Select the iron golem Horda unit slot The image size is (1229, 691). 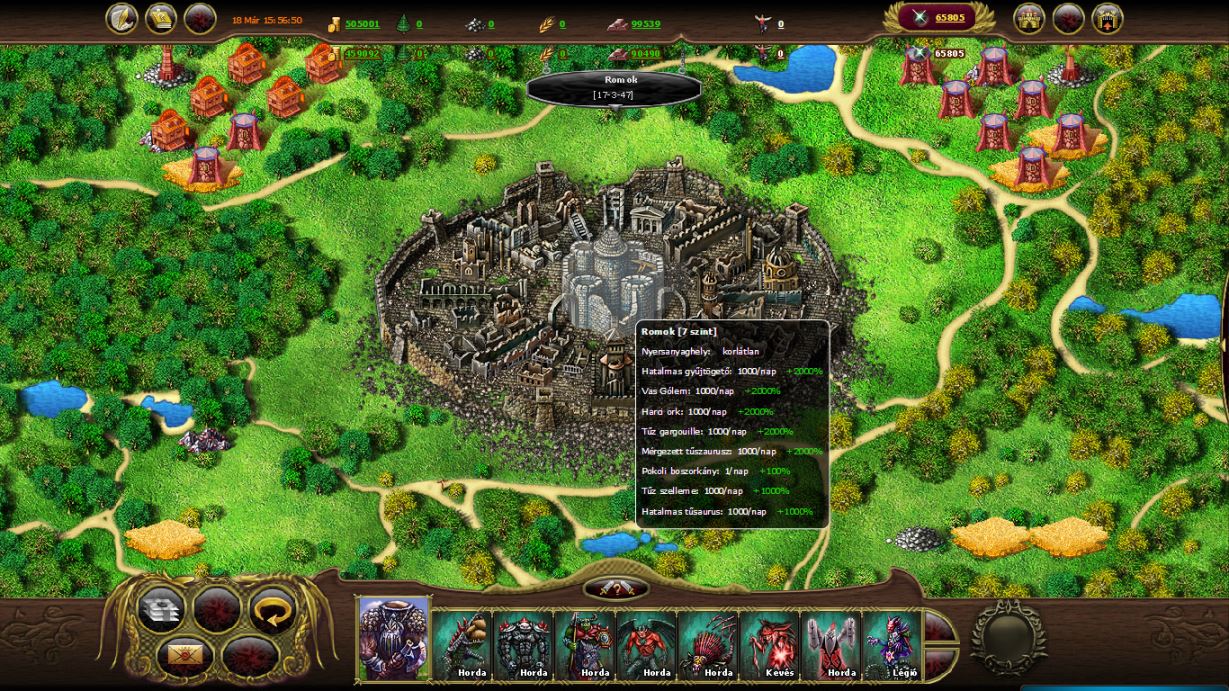pos(524,644)
